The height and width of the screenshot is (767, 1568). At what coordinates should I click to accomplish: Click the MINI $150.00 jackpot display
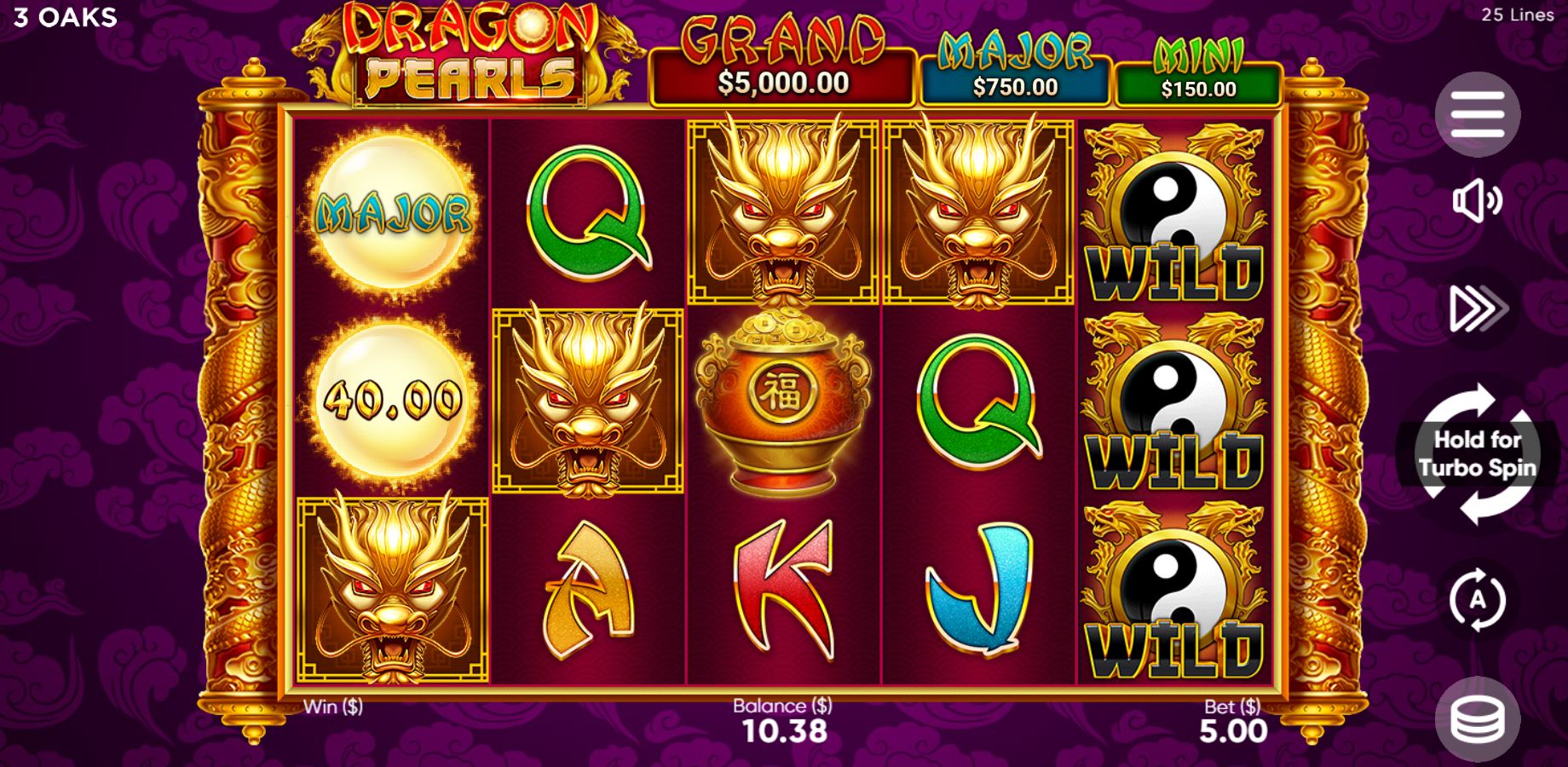point(1199,68)
